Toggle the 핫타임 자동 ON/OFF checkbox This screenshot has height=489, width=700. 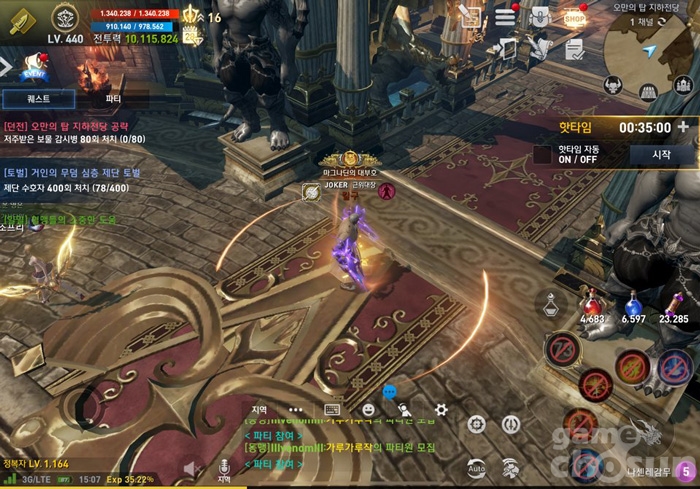point(543,155)
